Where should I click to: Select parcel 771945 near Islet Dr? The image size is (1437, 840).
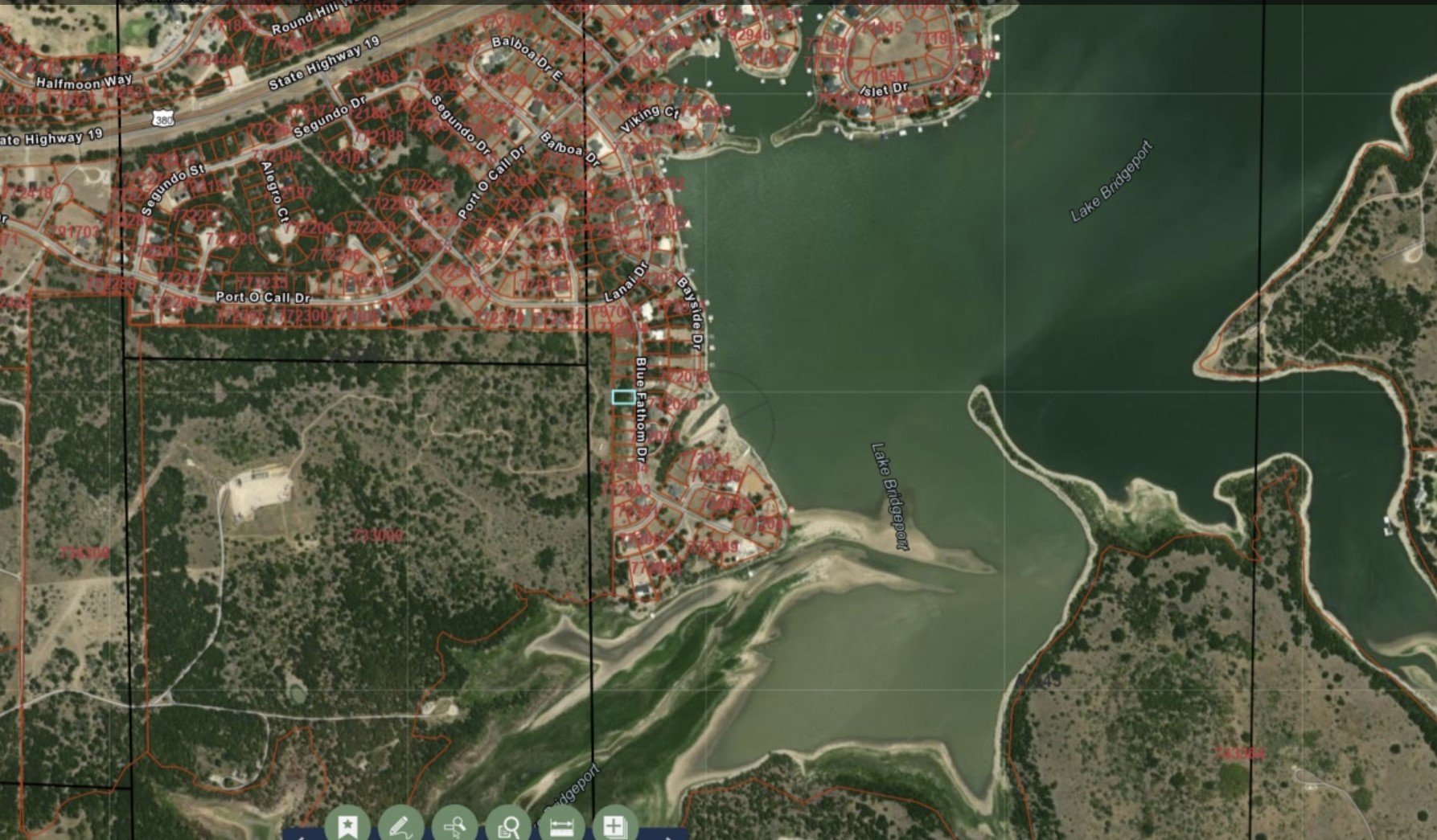pos(879,27)
